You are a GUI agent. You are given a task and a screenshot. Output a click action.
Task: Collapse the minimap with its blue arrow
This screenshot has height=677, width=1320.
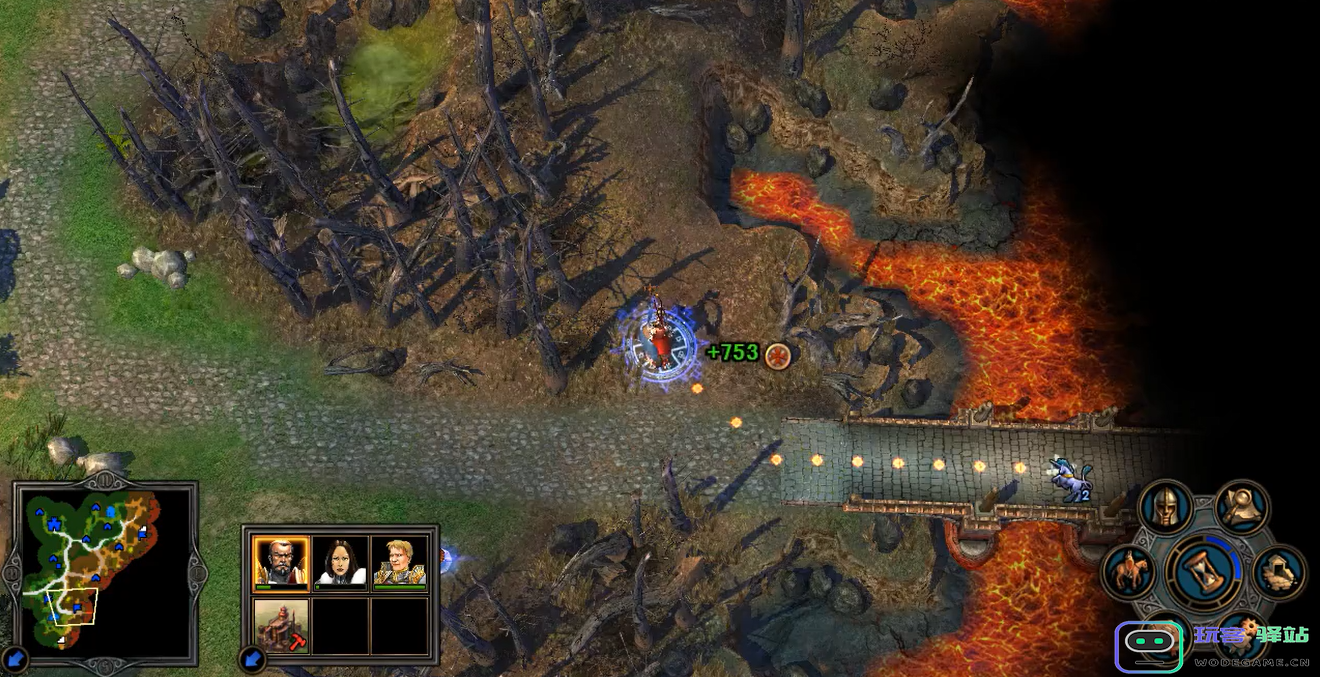coord(15,658)
